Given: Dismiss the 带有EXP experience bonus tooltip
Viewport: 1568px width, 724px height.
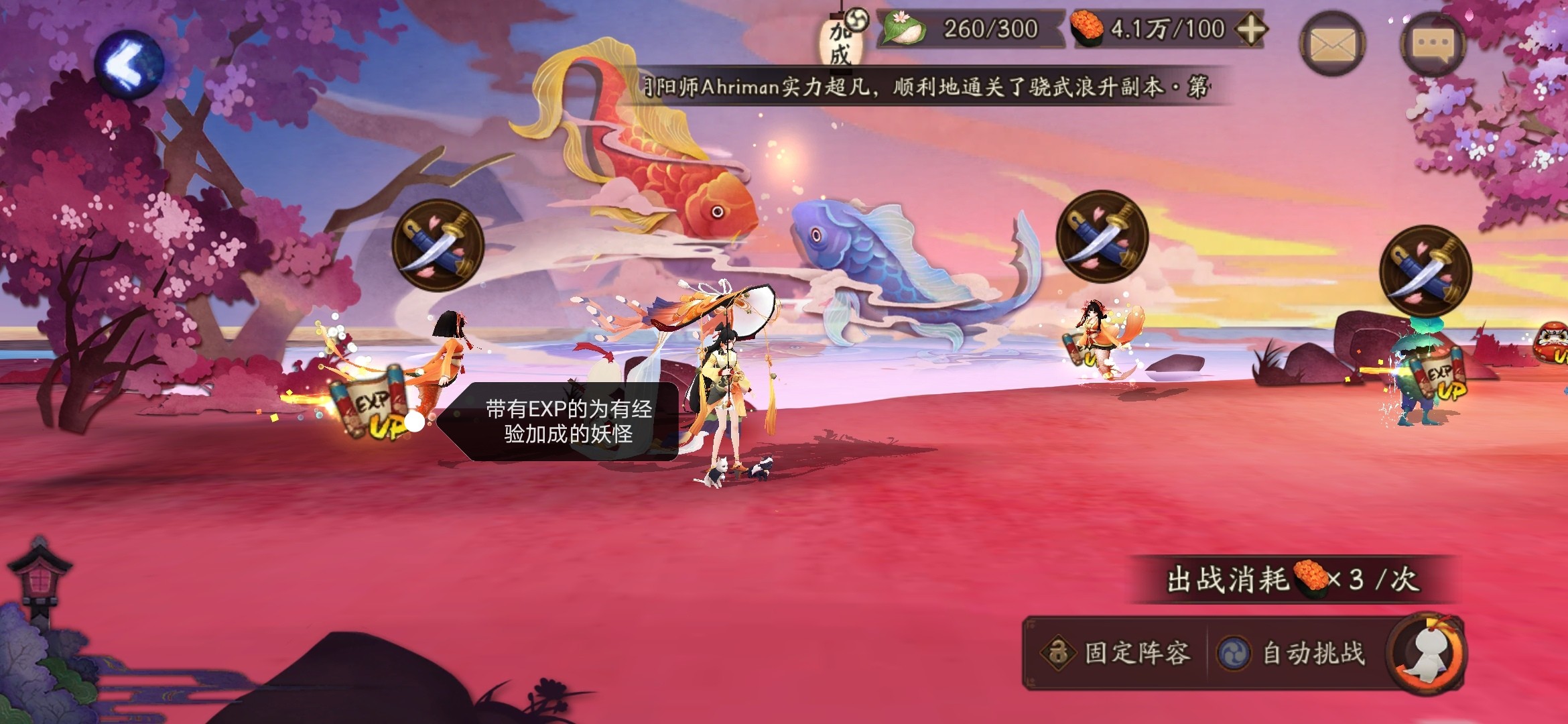Looking at the screenshot, I should pos(567,422).
